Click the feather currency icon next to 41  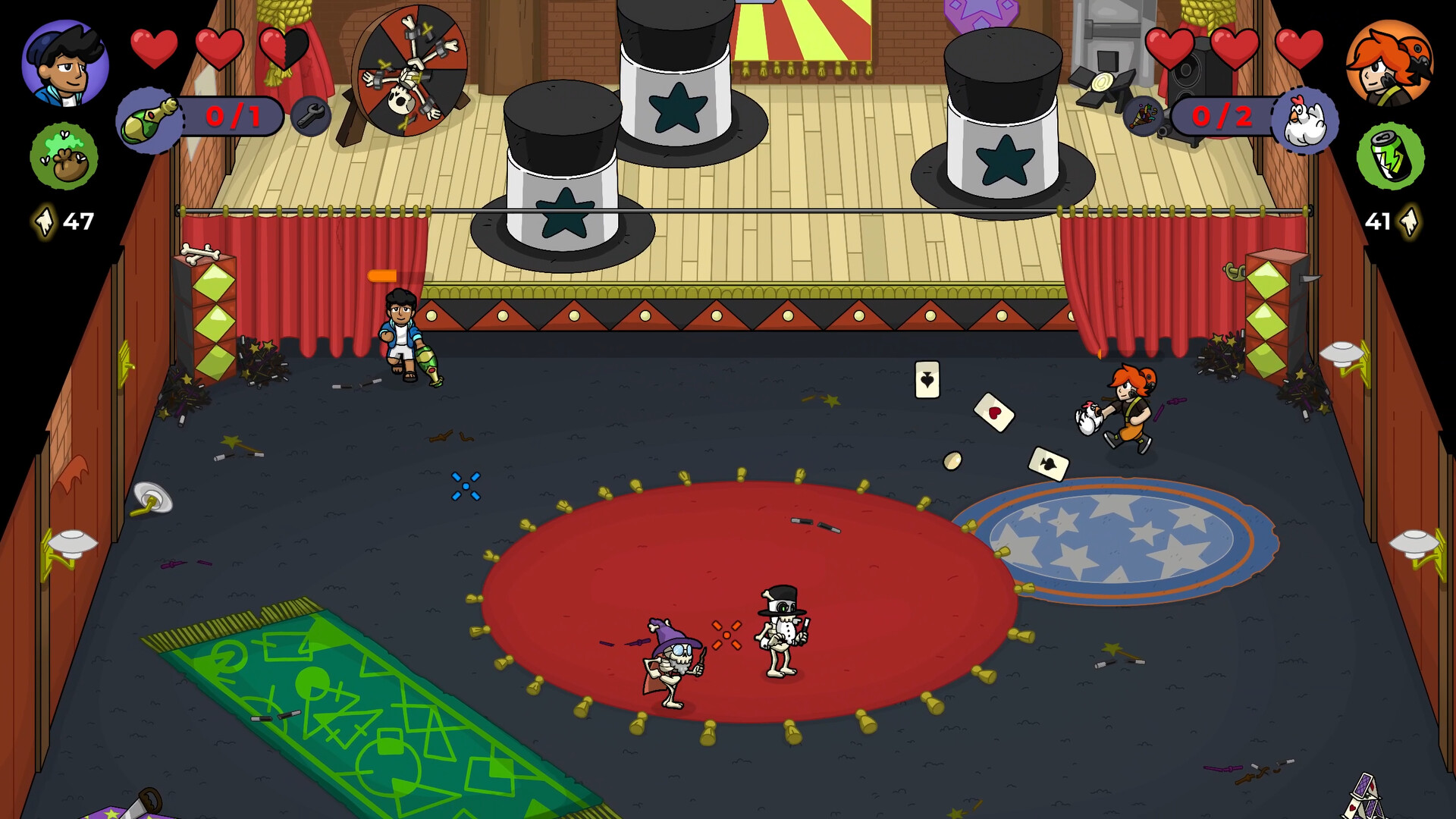pos(1409,222)
